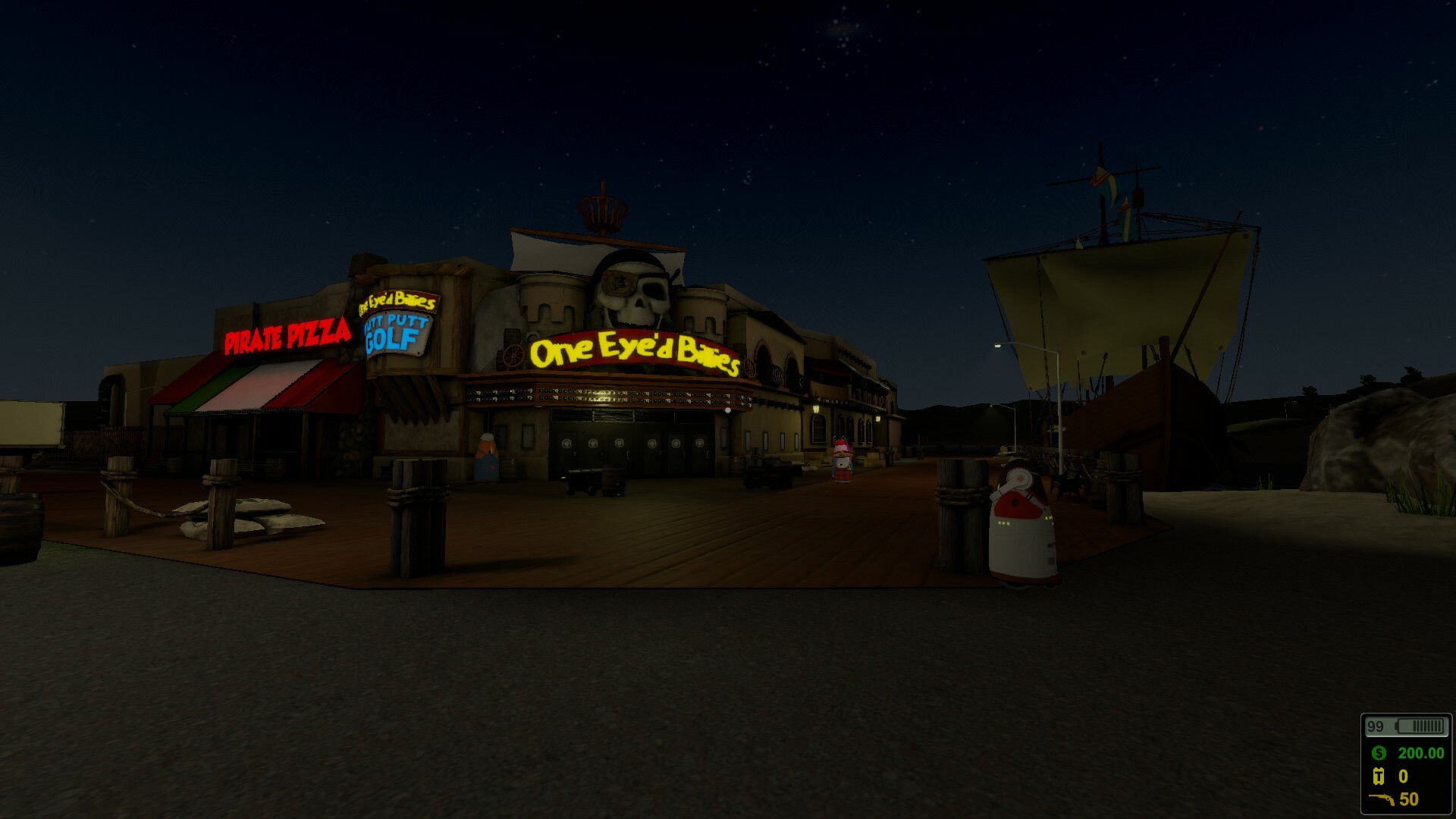The width and height of the screenshot is (1456, 819).
Task: Click the lit wall lantern on the building
Action: 815,409
